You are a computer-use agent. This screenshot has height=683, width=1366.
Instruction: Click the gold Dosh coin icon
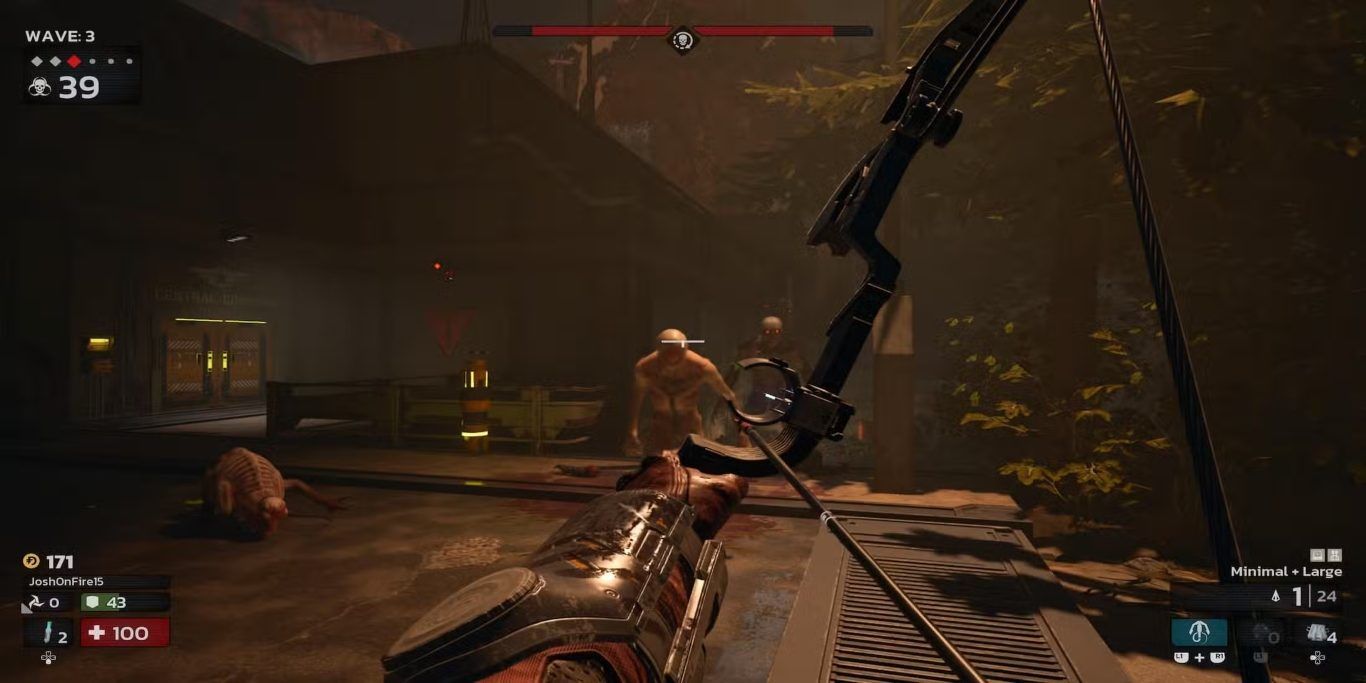click(33, 562)
